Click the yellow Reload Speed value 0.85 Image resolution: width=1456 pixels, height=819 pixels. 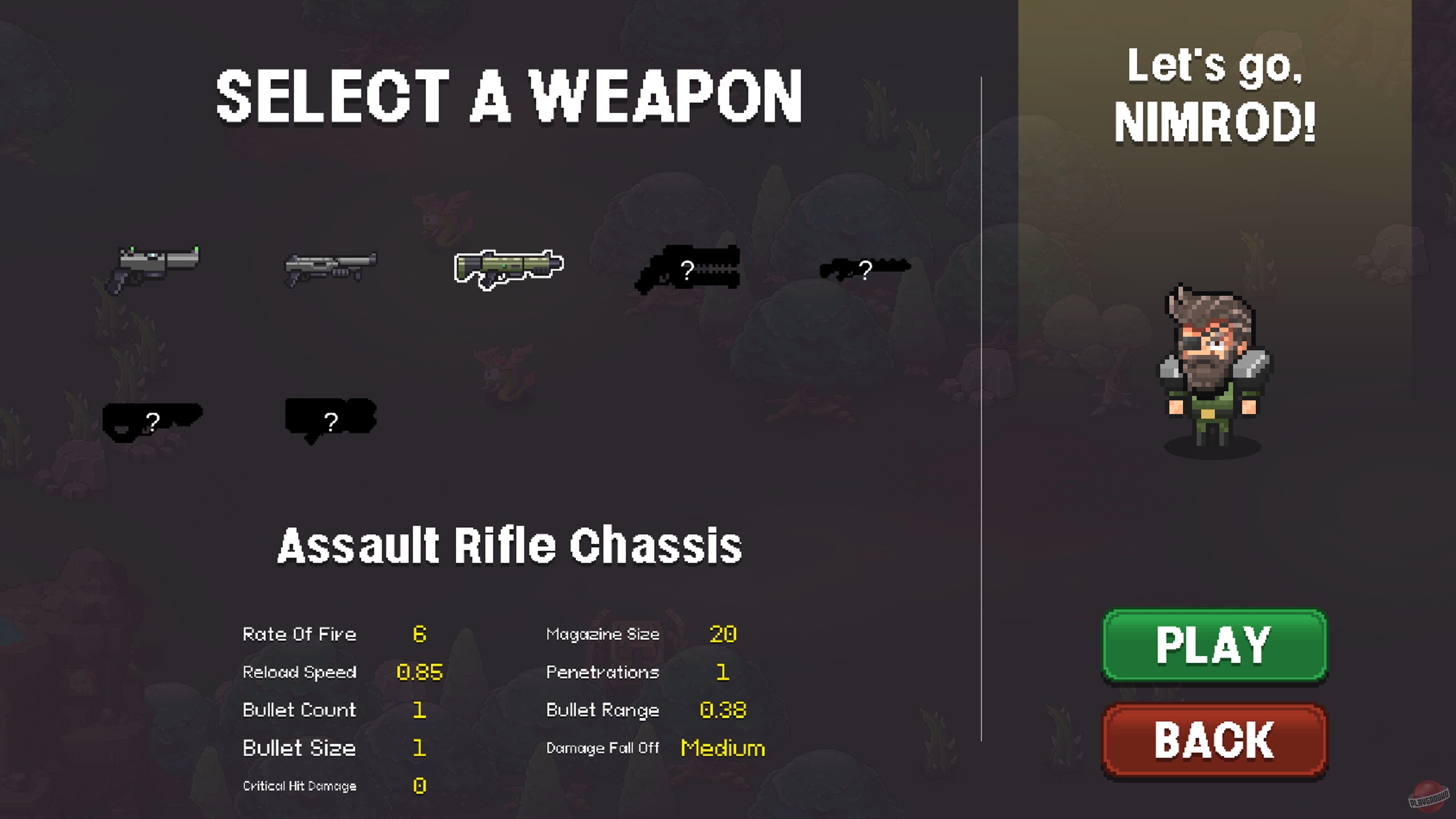421,672
